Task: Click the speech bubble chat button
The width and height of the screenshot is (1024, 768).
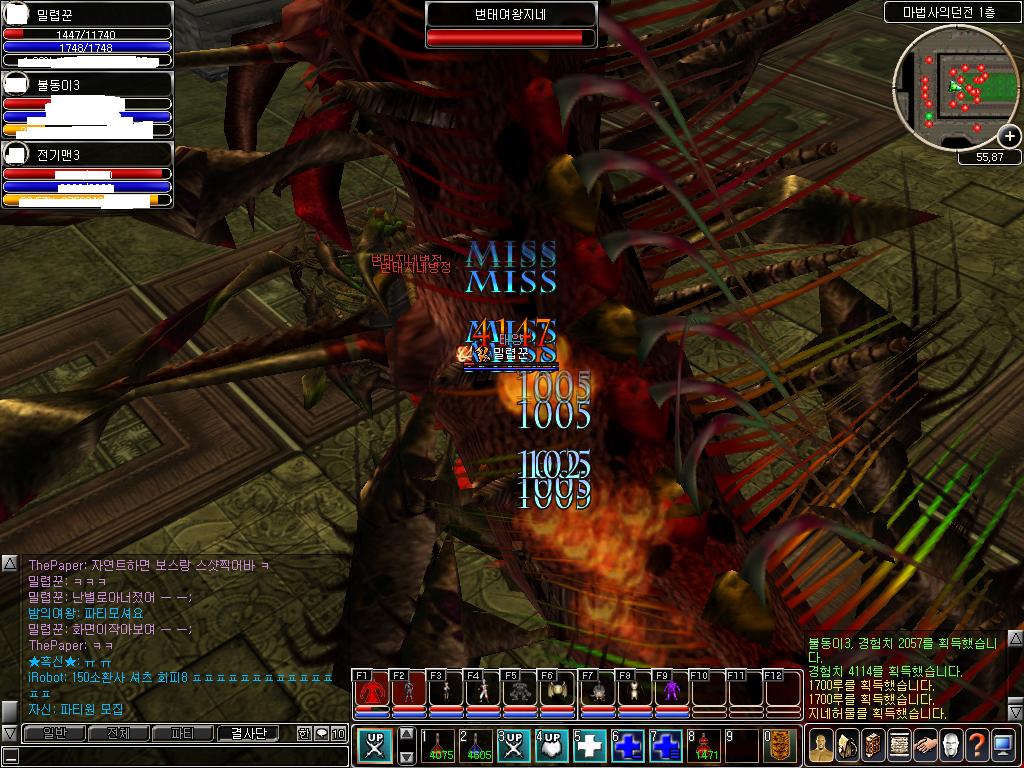Action: pyautogui.click(x=322, y=734)
